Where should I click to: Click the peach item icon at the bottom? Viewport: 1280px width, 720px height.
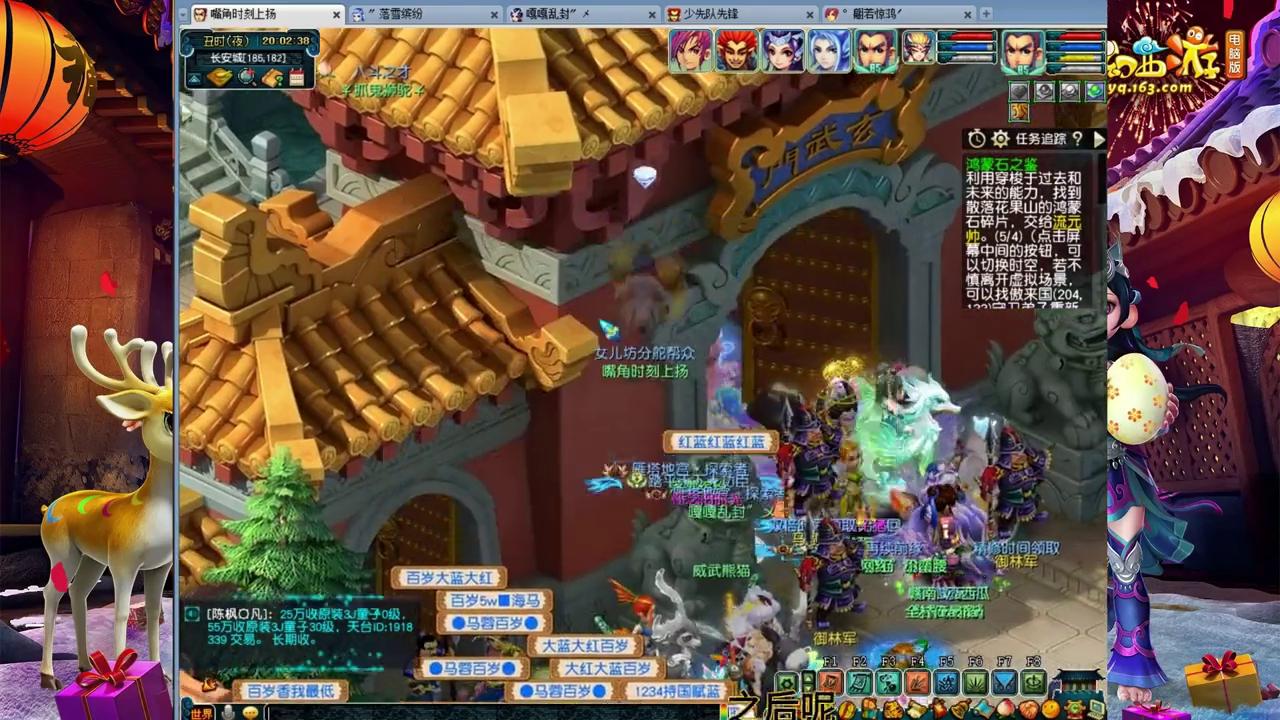tap(1007, 707)
